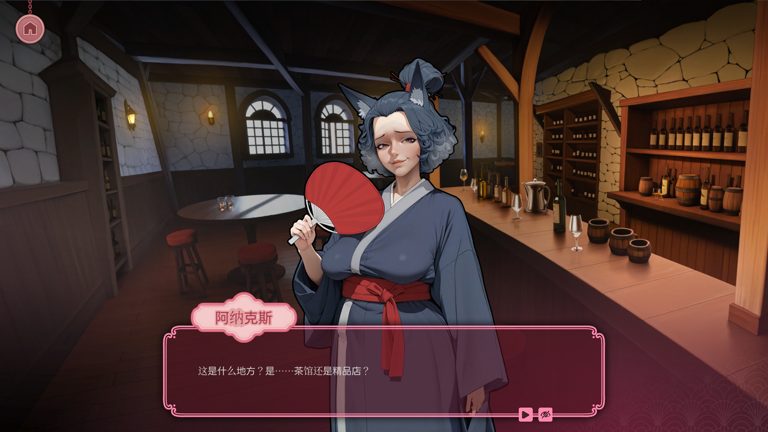Start auto-play with the play arrow button
The height and width of the screenshot is (432, 768).
[x=526, y=414]
